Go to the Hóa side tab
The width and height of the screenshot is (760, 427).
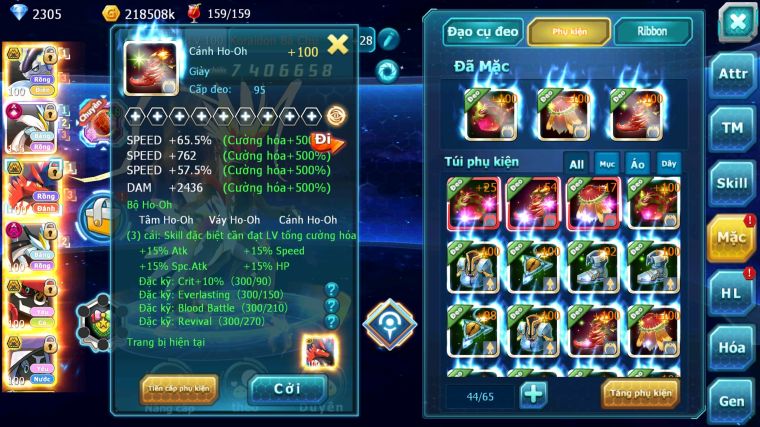tap(732, 347)
